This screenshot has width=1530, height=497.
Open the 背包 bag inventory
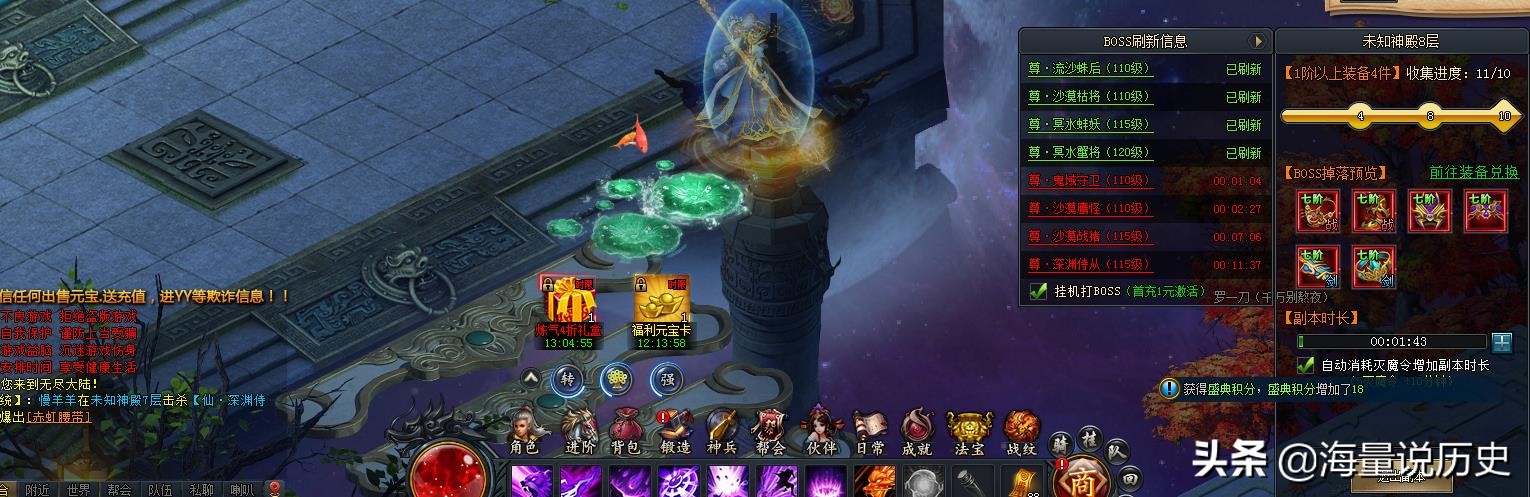point(625,432)
